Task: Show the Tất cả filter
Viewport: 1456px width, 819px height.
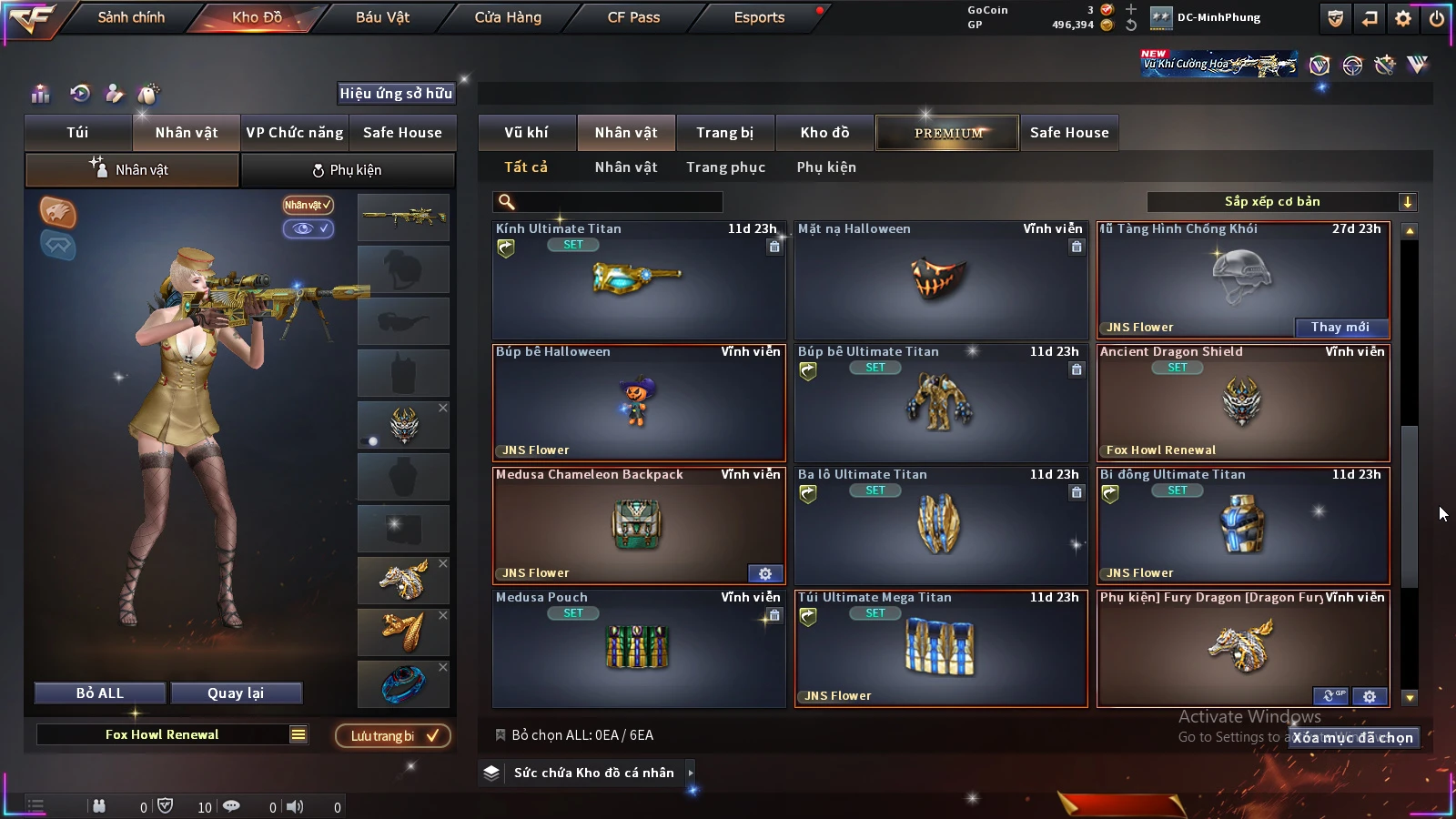Action: pos(526,167)
